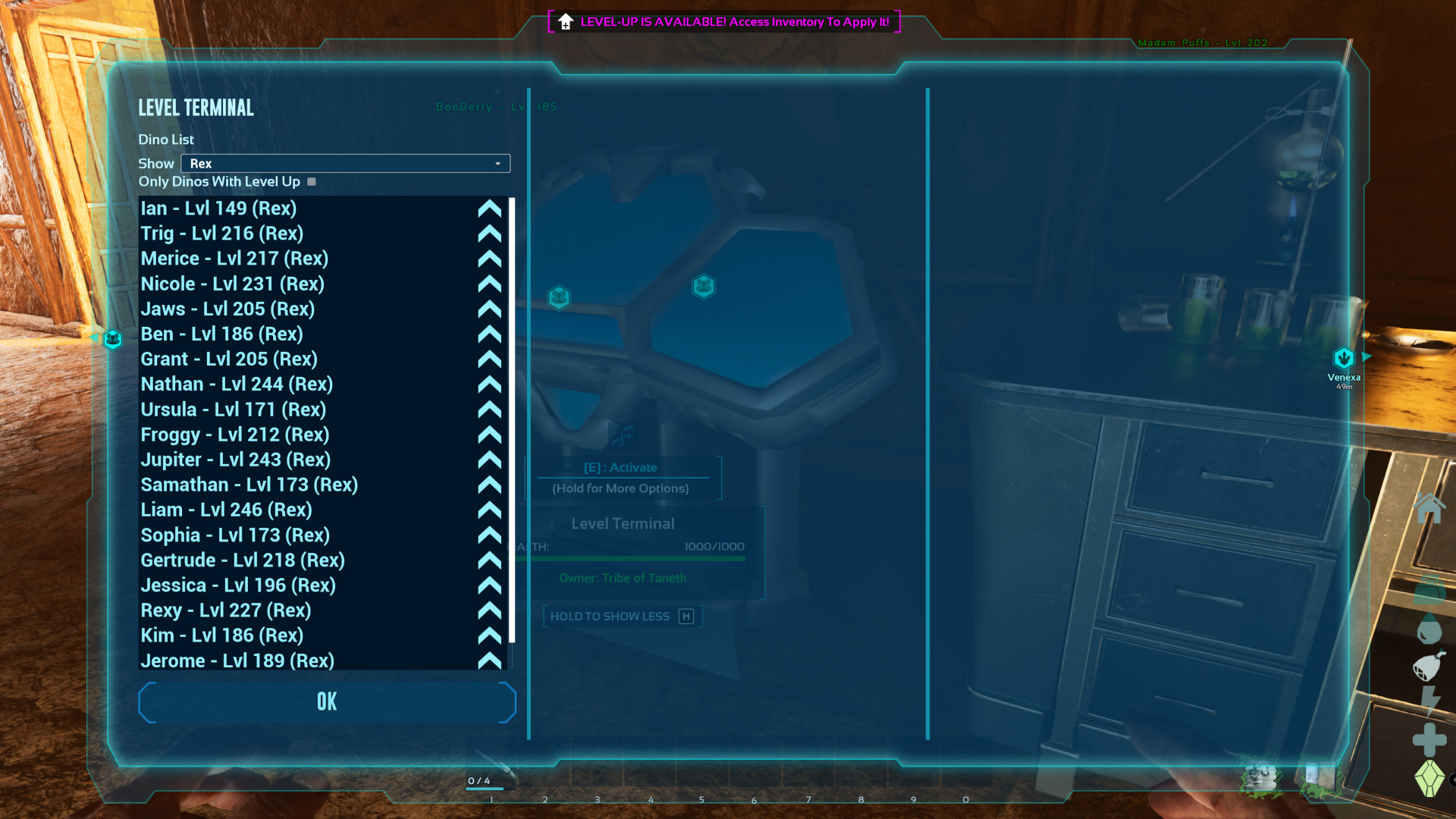Click the level-up chevron next to Rexy
Viewport: 1456px width, 819px height.
tap(489, 610)
